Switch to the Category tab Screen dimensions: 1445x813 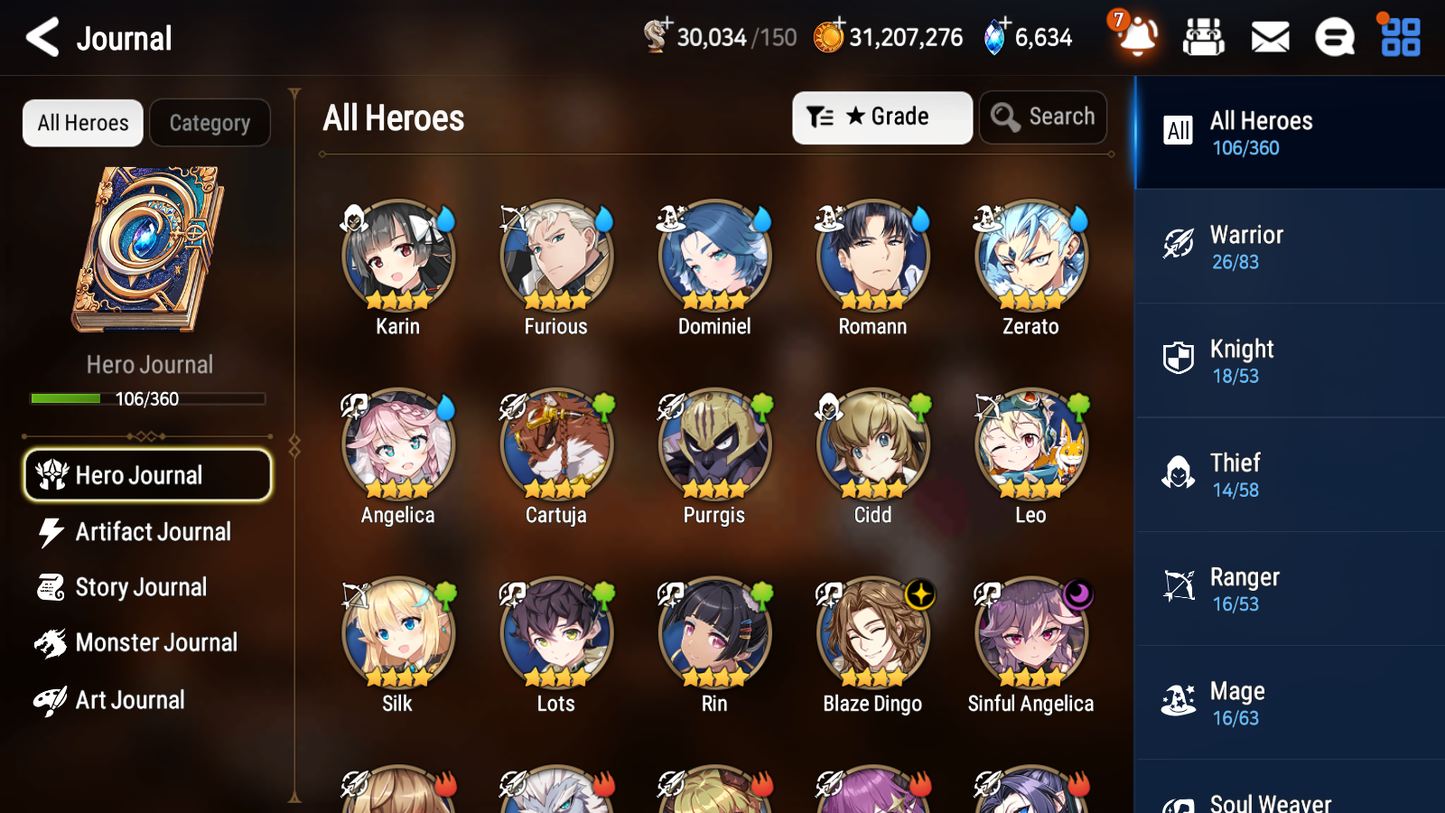pyautogui.click(x=210, y=122)
